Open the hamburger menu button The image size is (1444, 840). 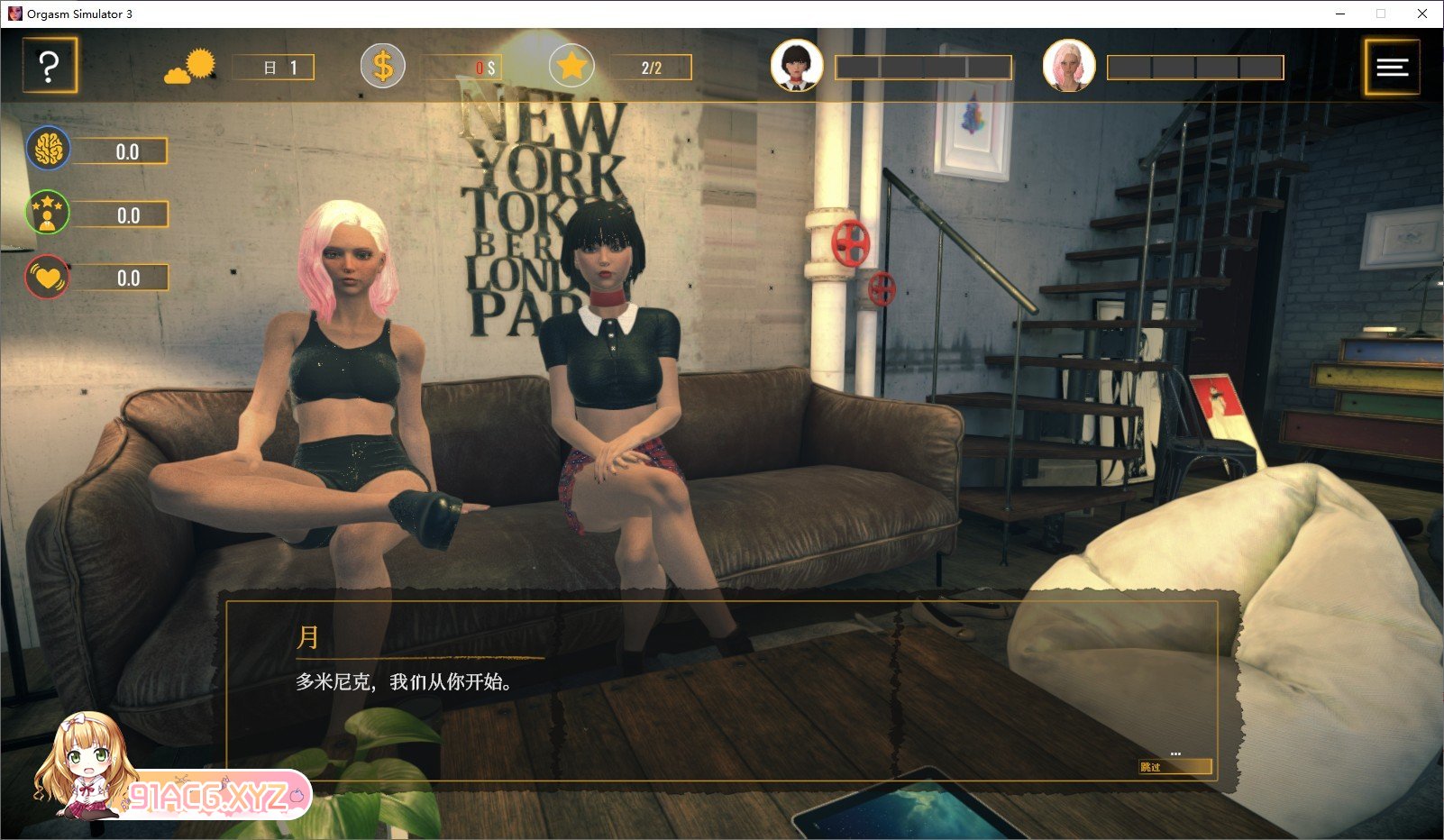point(1392,67)
